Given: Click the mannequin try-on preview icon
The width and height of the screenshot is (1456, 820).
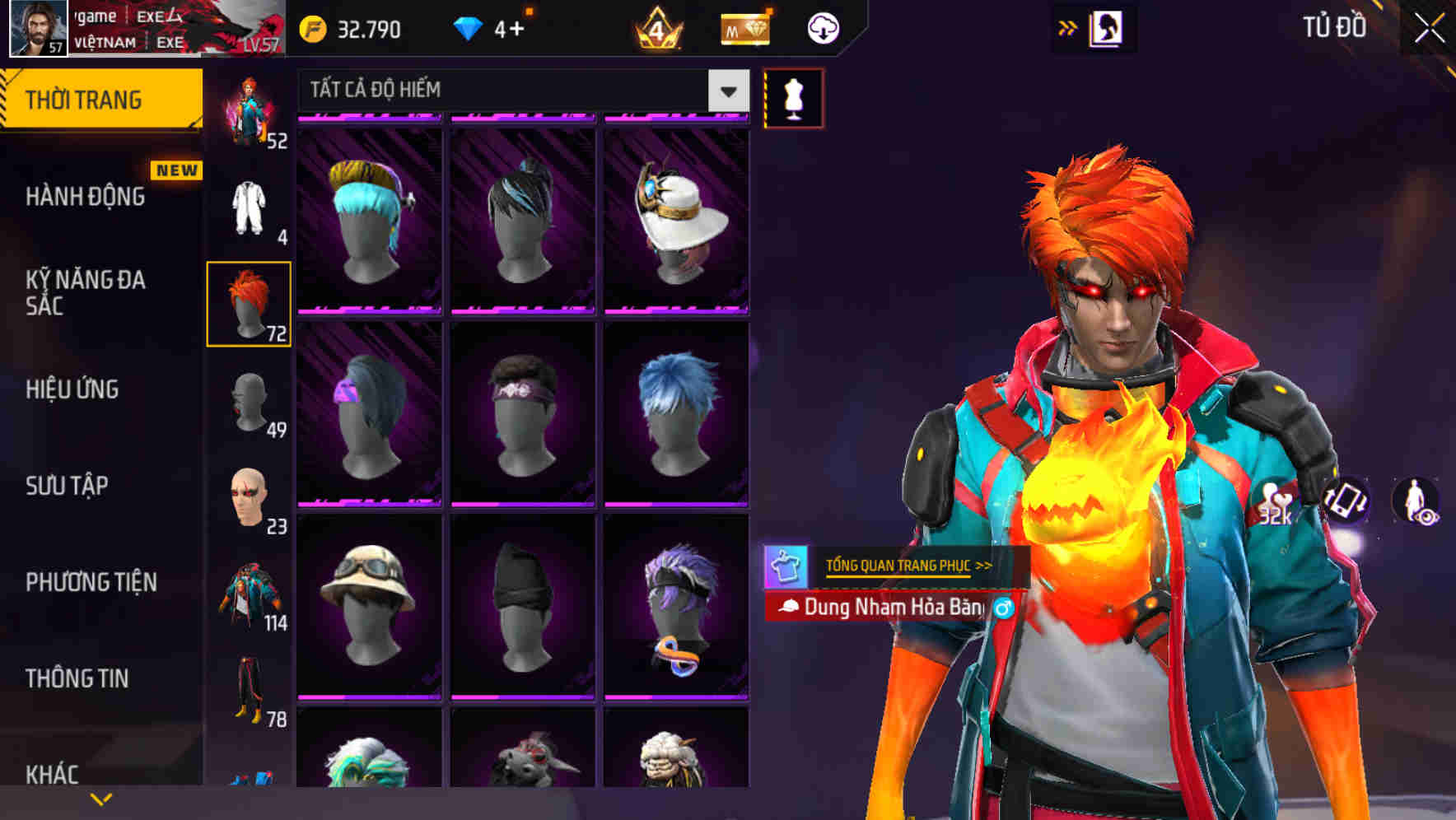Looking at the screenshot, I should (793, 96).
